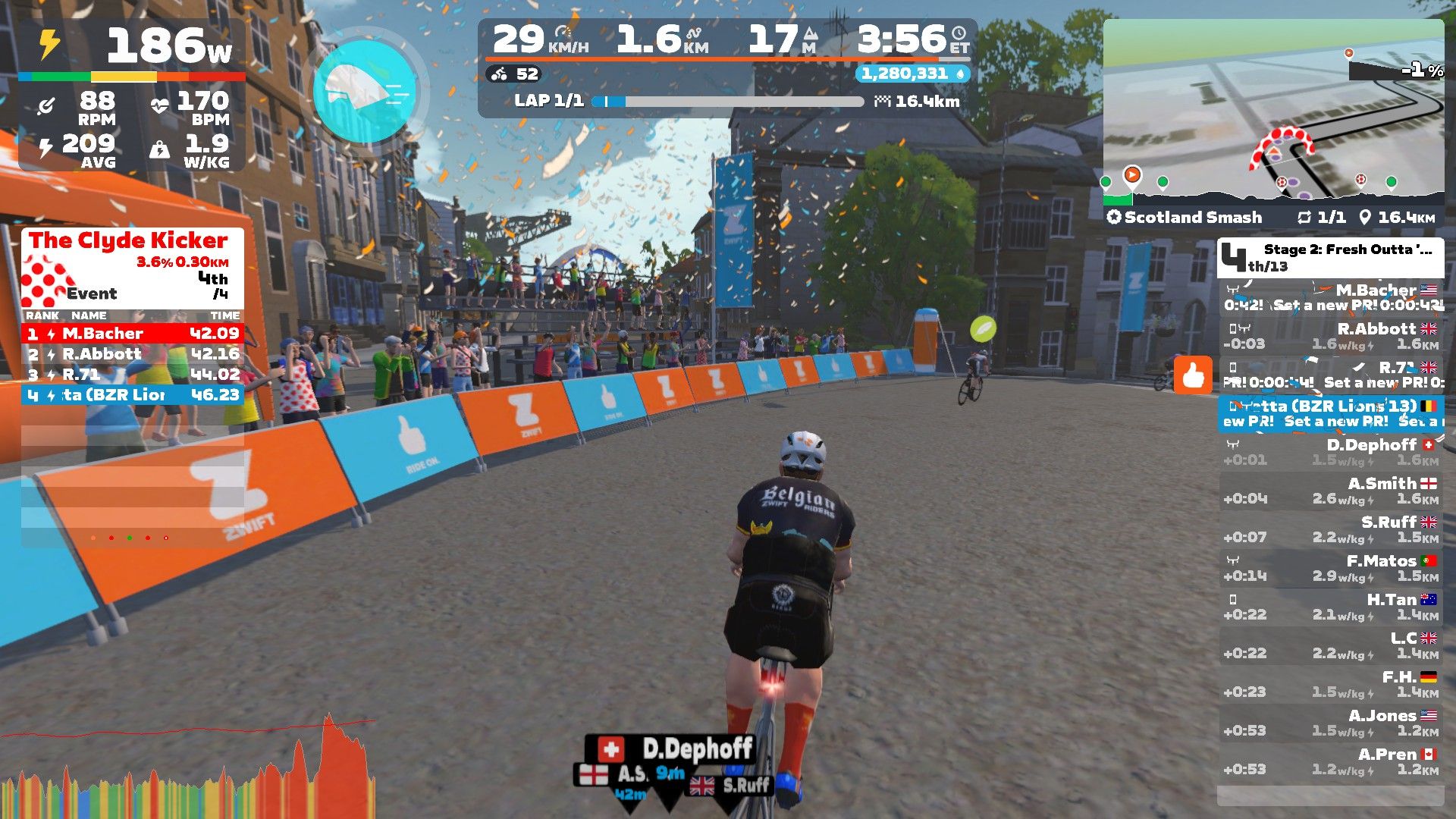Click R.Abbott on Clyde Kicker leaderboard
This screenshot has height=819, width=1456.
pos(133,354)
